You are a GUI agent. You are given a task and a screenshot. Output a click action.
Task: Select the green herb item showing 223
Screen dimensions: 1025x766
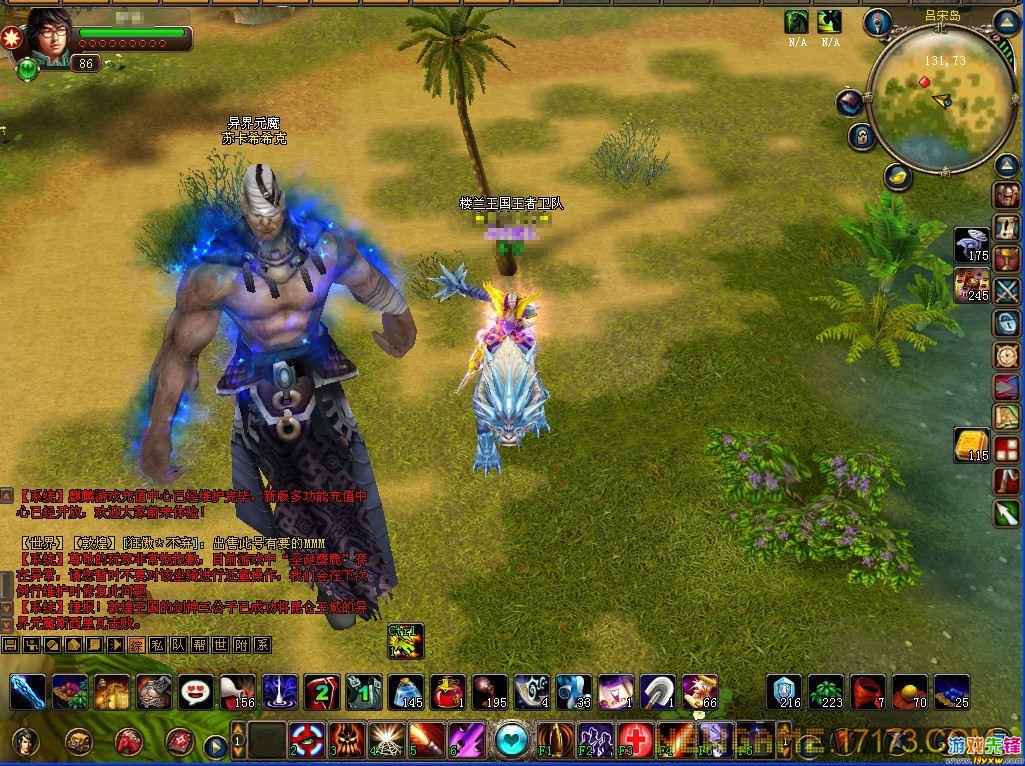click(826, 691)
